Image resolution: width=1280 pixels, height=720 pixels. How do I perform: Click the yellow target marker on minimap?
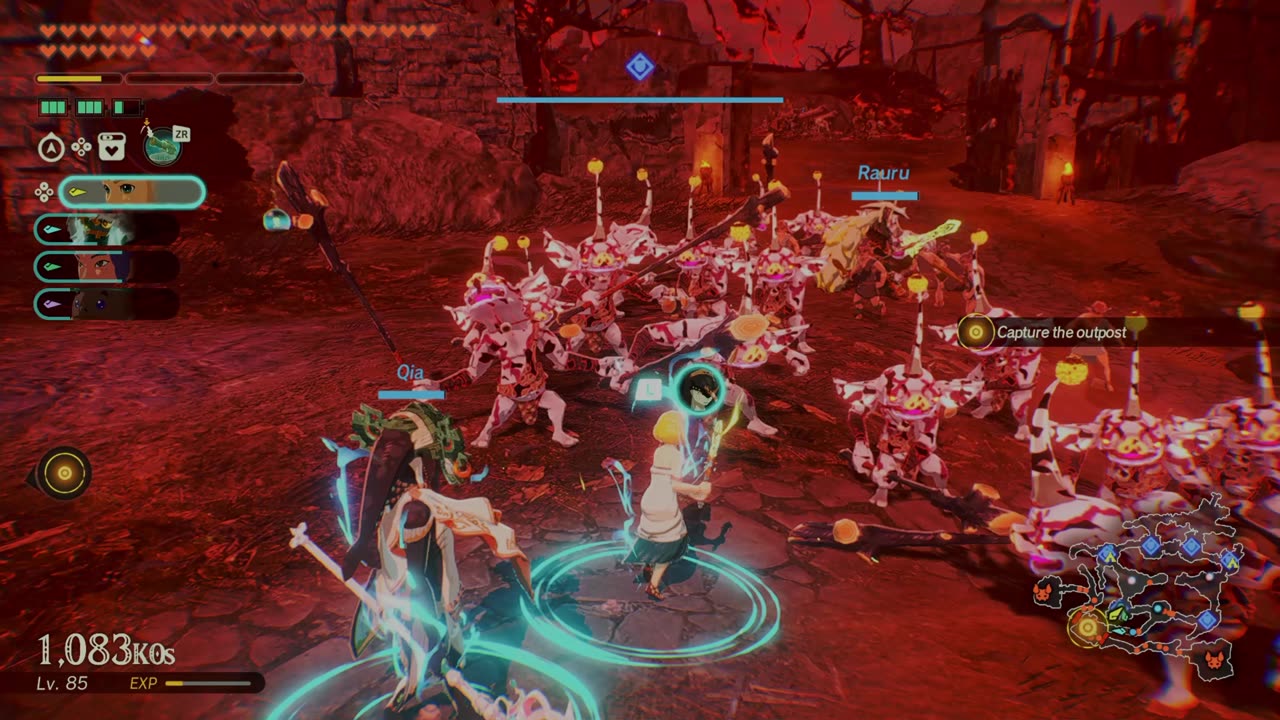pos(1086,627)
